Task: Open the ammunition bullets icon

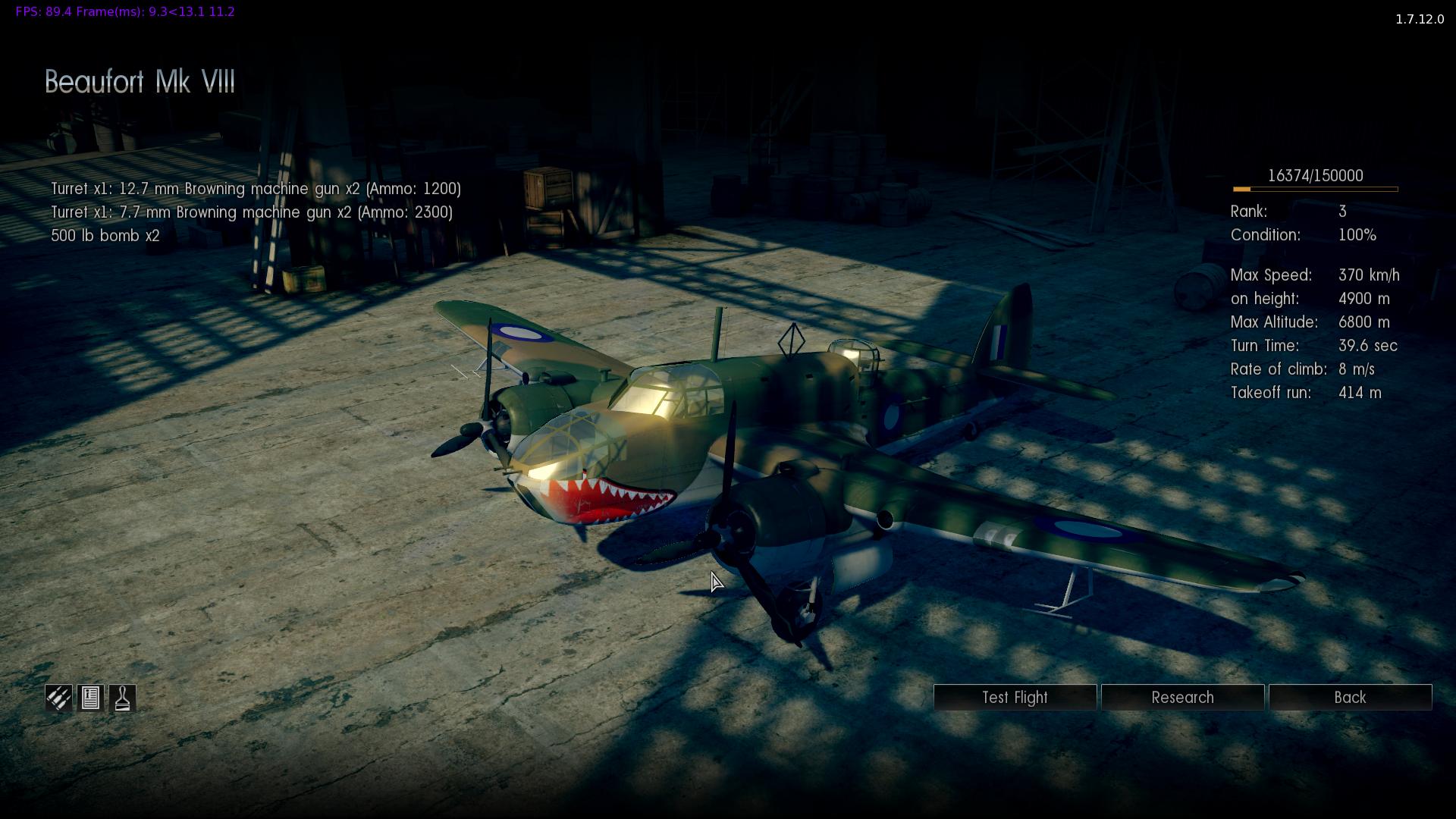Action: coord(58,698)
